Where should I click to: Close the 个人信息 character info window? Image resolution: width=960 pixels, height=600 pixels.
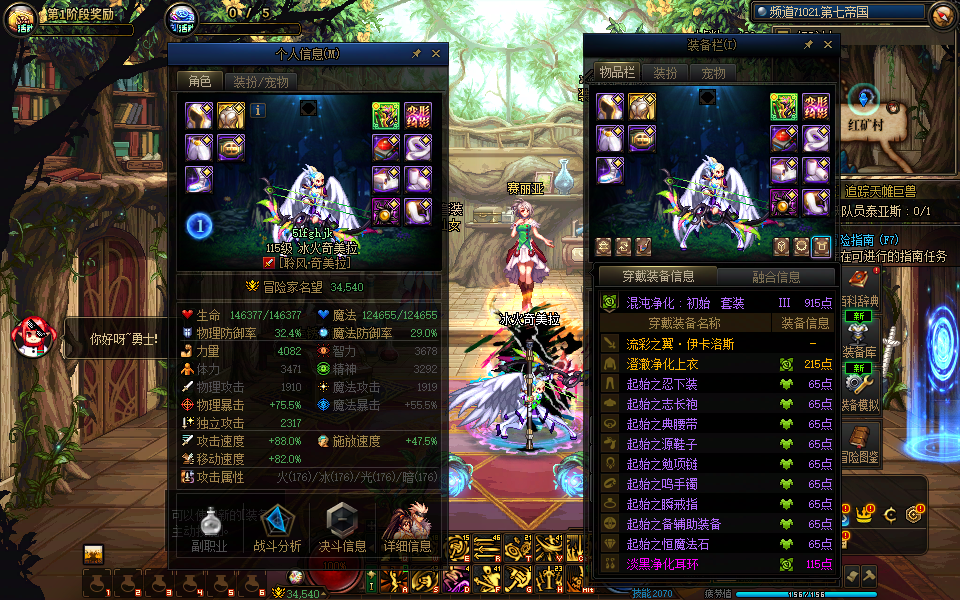[x=437, y=53]
